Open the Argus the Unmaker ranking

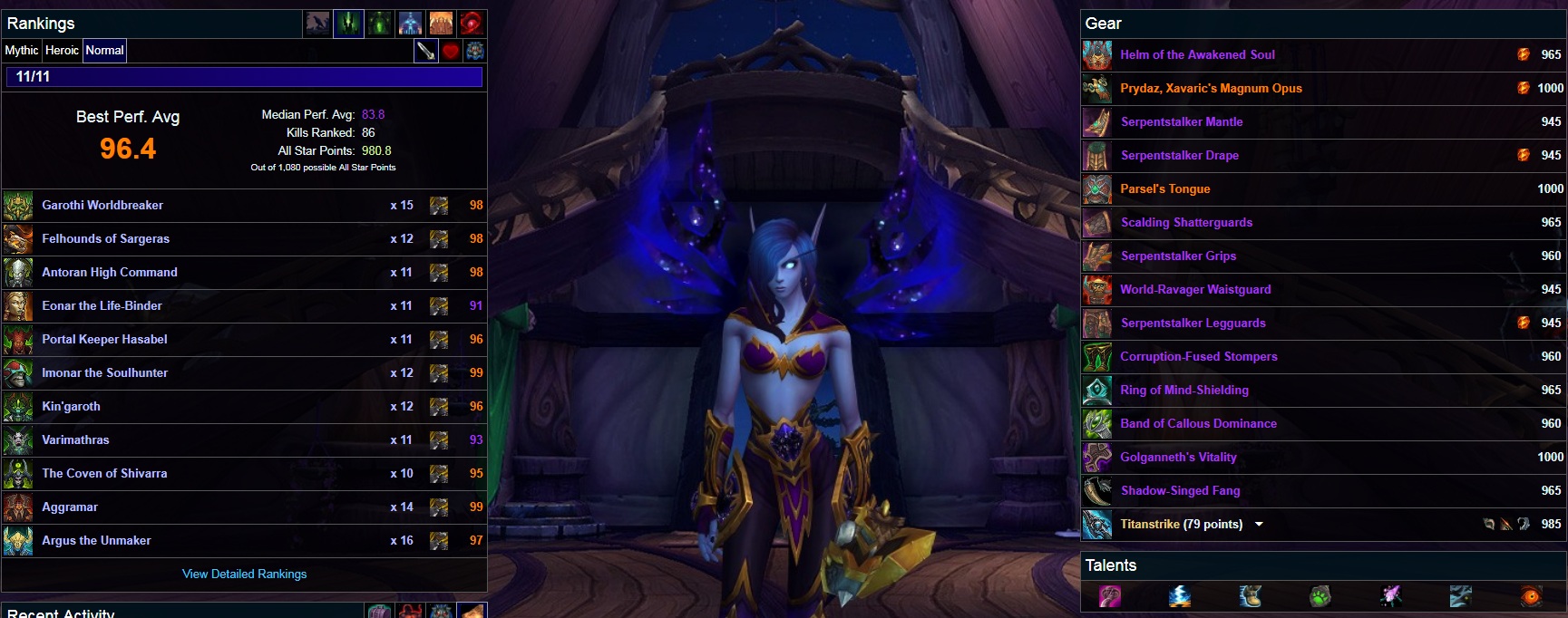click(96, 541)
